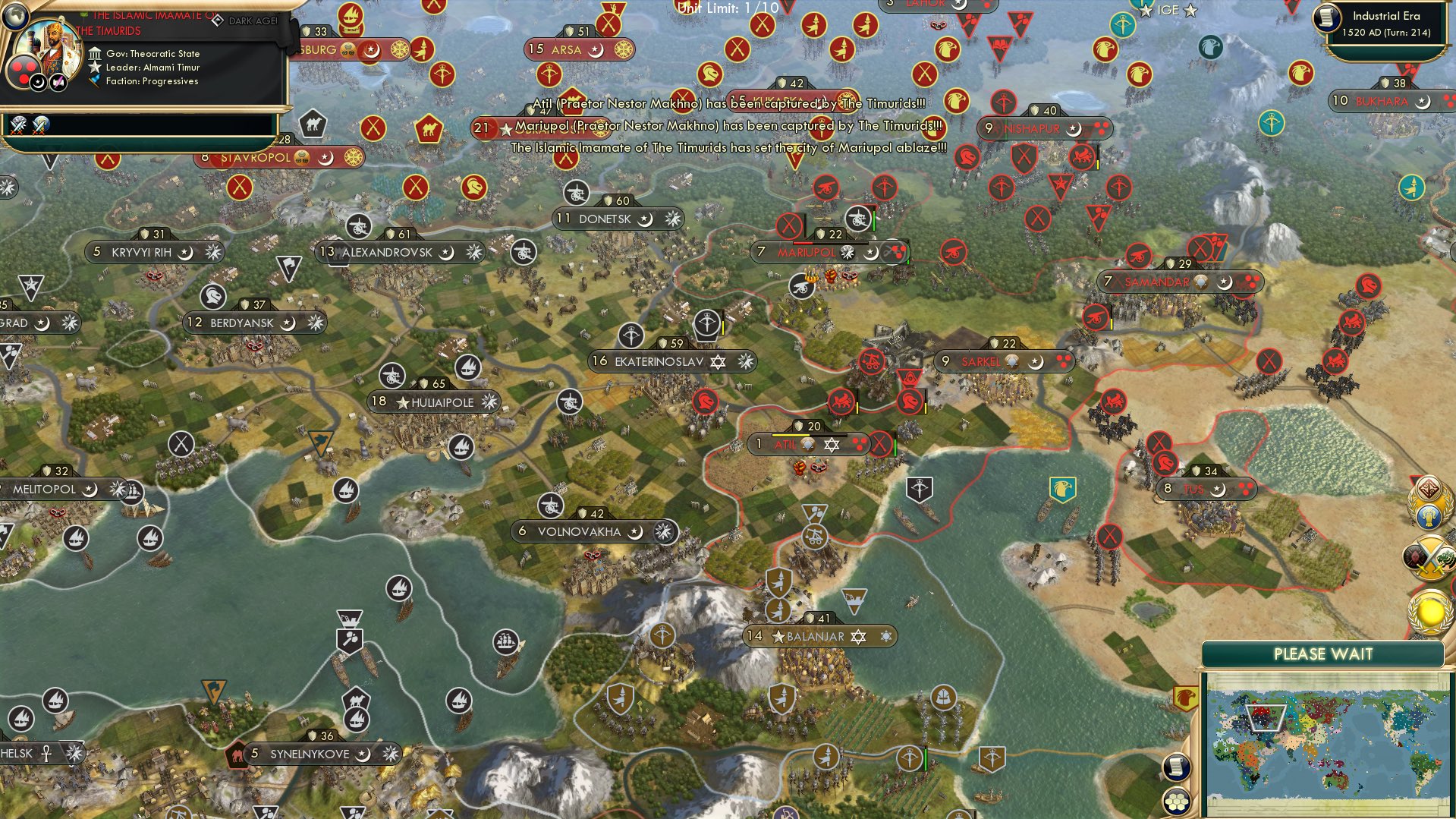Click the 1520 AD turn counter display
Image resolution: width=1456 pixels, height=819 pixels.
pyautogui.click(x=1386, y=33)
